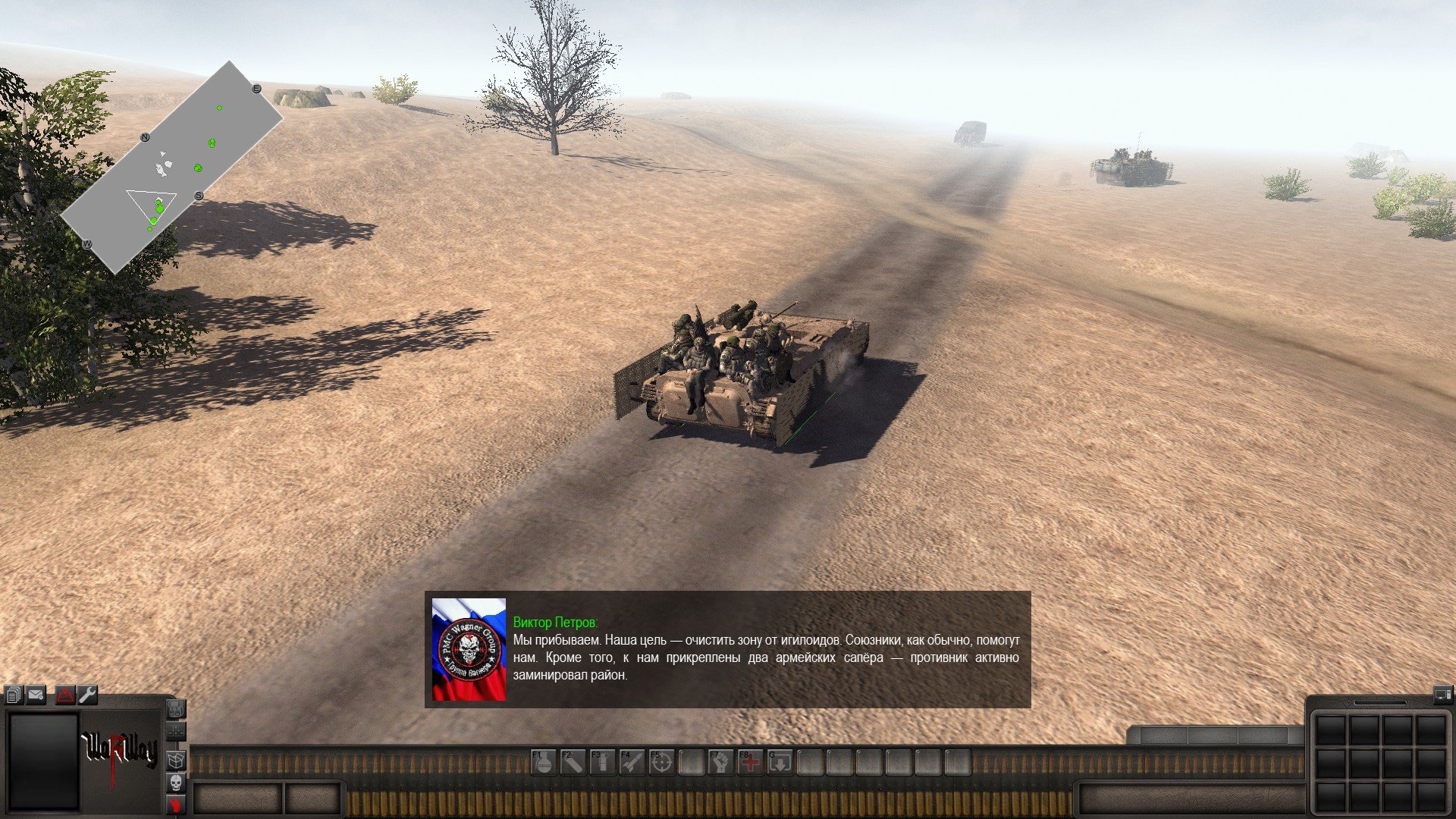Viewport: 1456px width, 819px height.
Task: Activate the F5 crosshair targeting action
Action: coord(661,762)
